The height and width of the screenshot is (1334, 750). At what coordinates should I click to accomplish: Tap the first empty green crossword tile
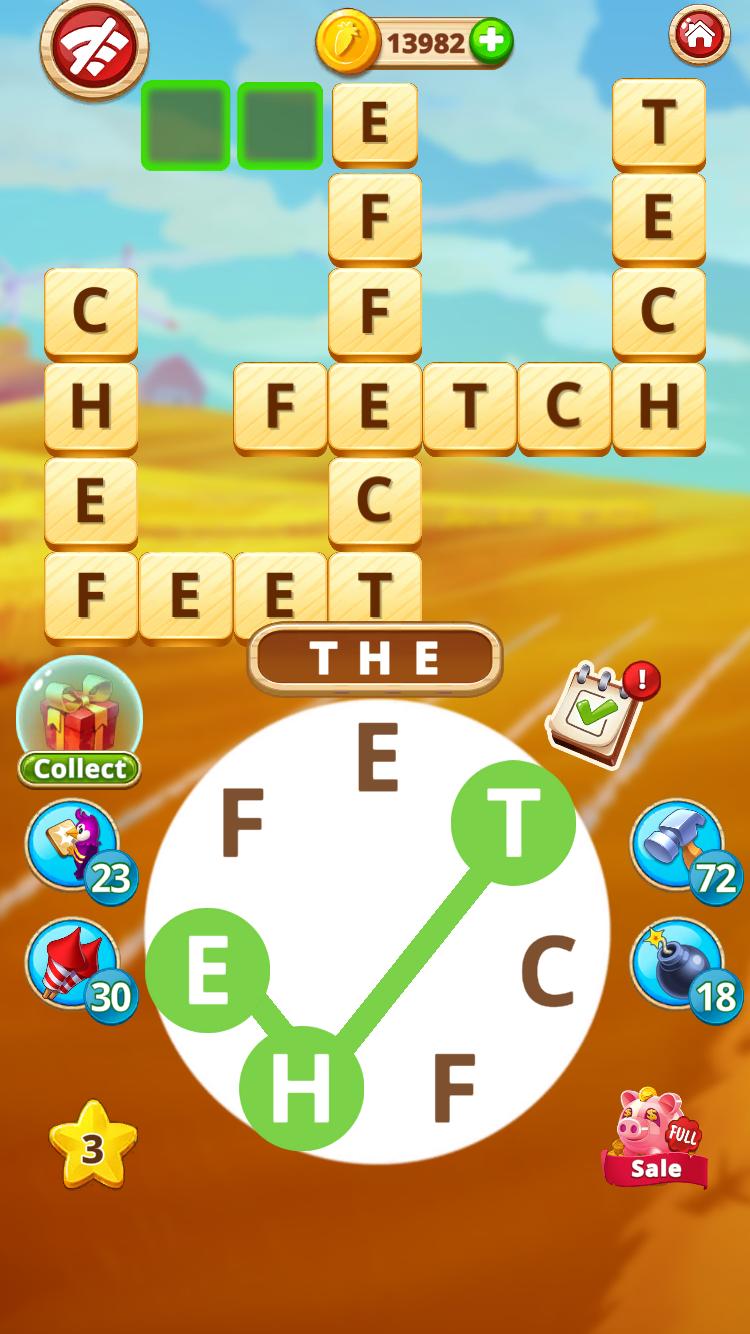tap(185, 126)
